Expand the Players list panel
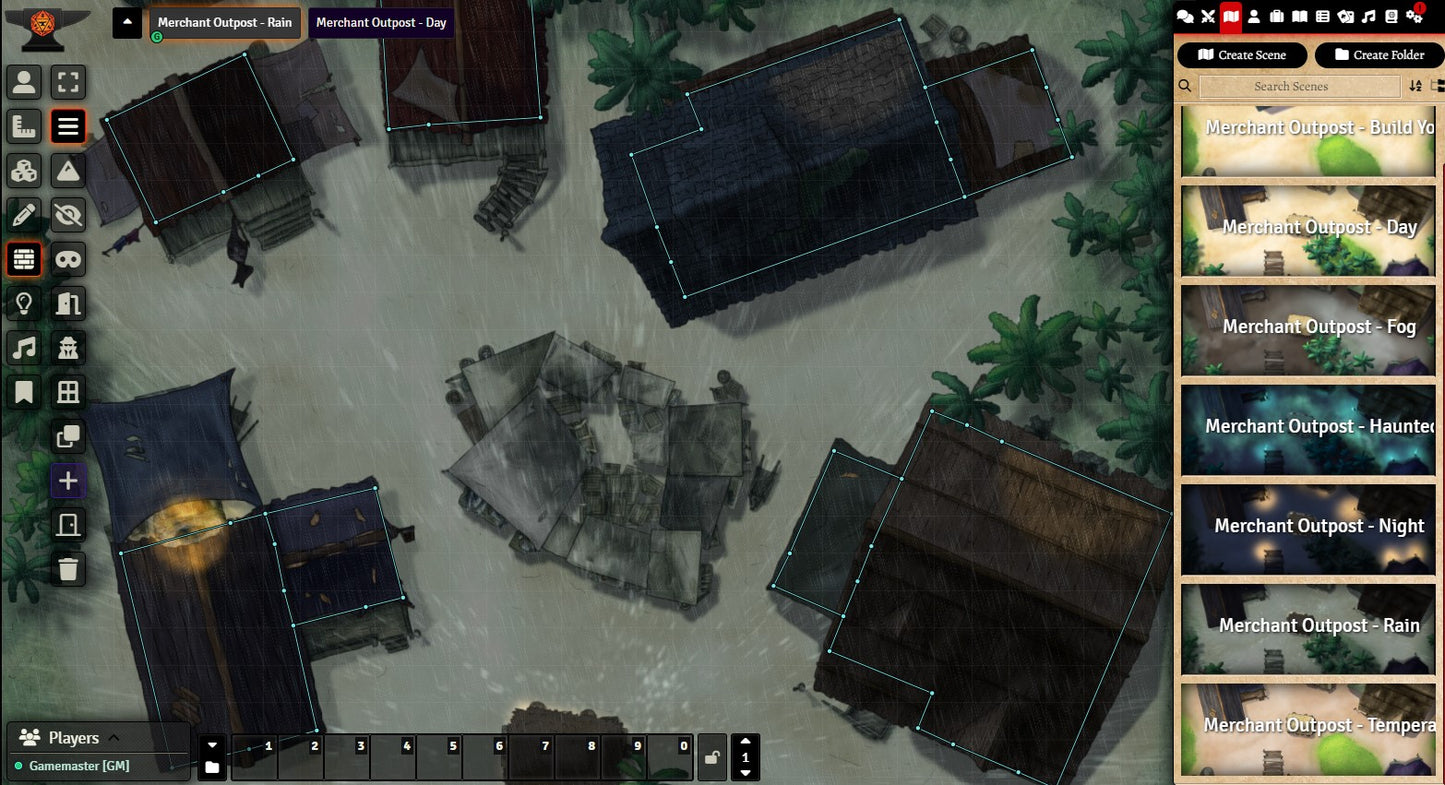 (x=113, y=738)
